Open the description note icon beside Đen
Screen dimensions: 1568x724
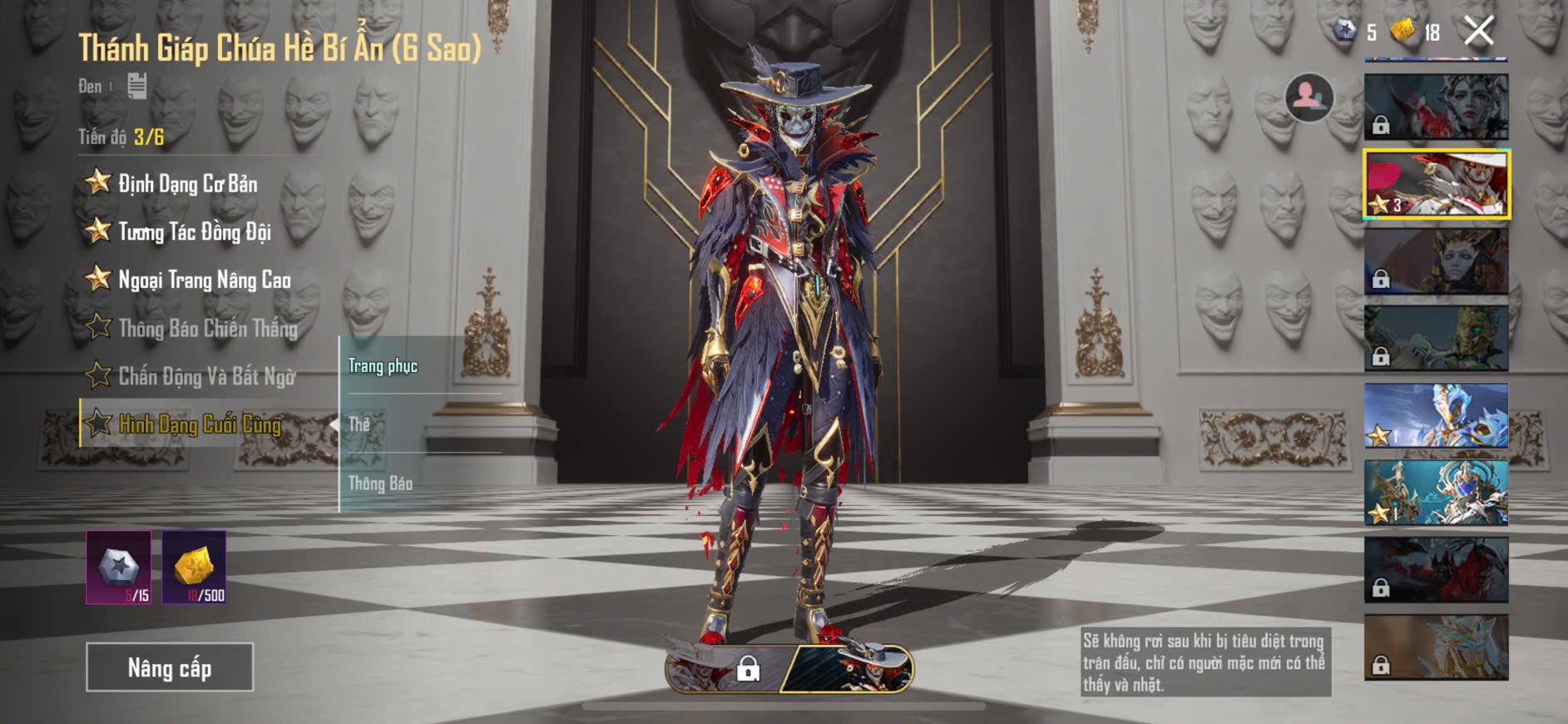click(x=137, y=86)
